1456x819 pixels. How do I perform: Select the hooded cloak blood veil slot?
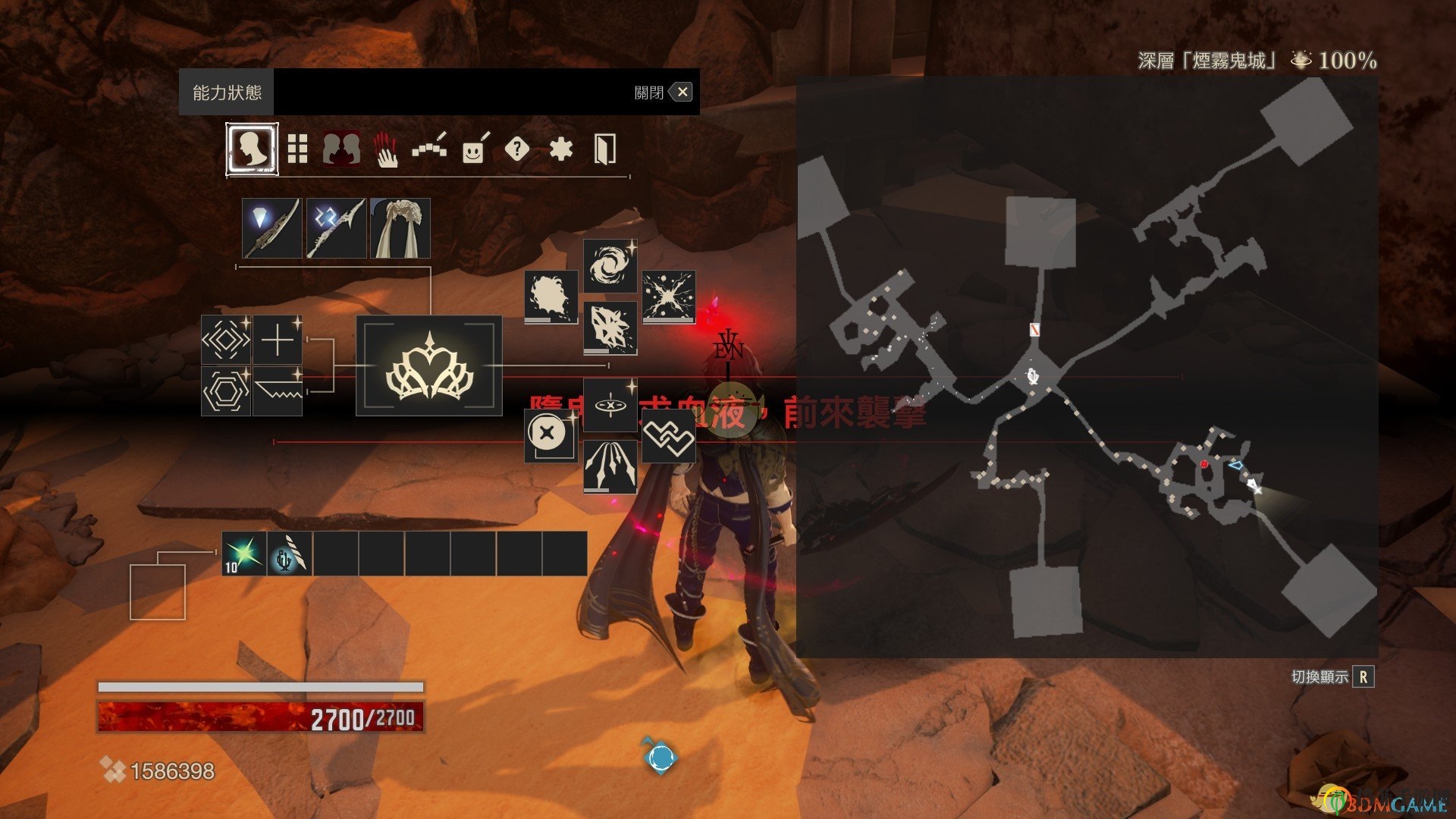pos(400,228)
